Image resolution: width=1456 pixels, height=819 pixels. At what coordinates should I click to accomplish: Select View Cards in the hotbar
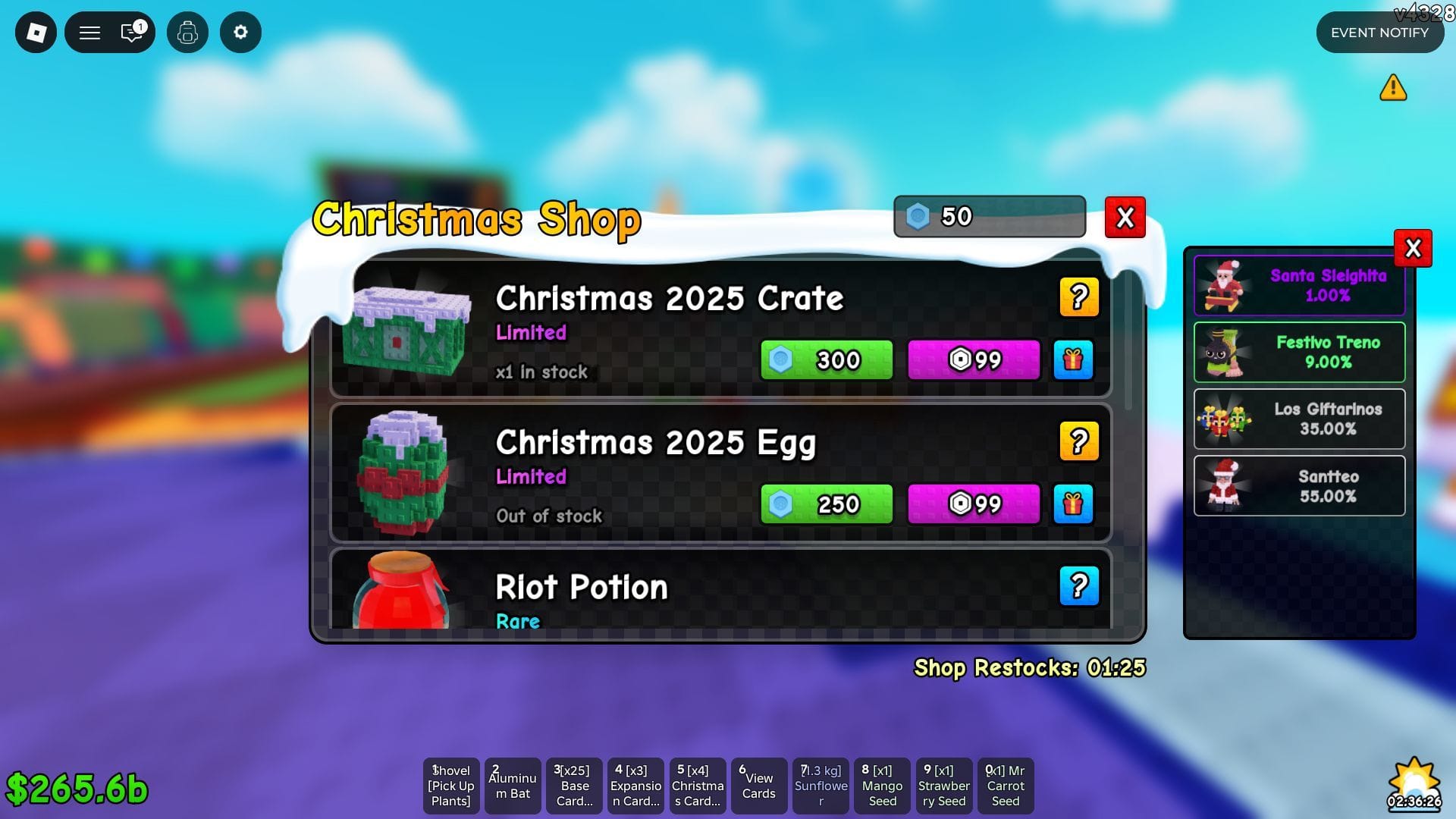758,786
